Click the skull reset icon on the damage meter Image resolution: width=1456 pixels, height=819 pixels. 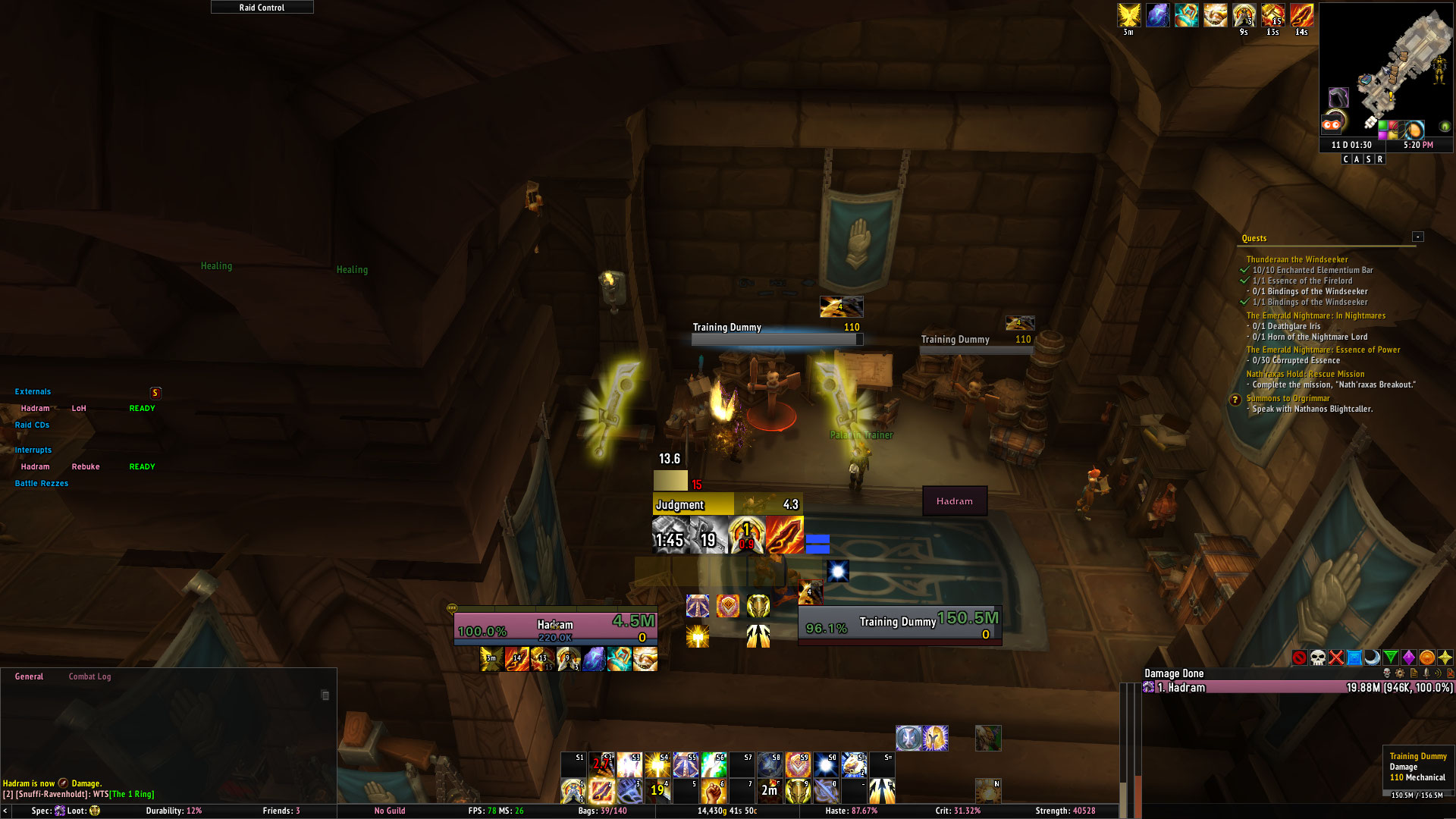click(1387, 673)
